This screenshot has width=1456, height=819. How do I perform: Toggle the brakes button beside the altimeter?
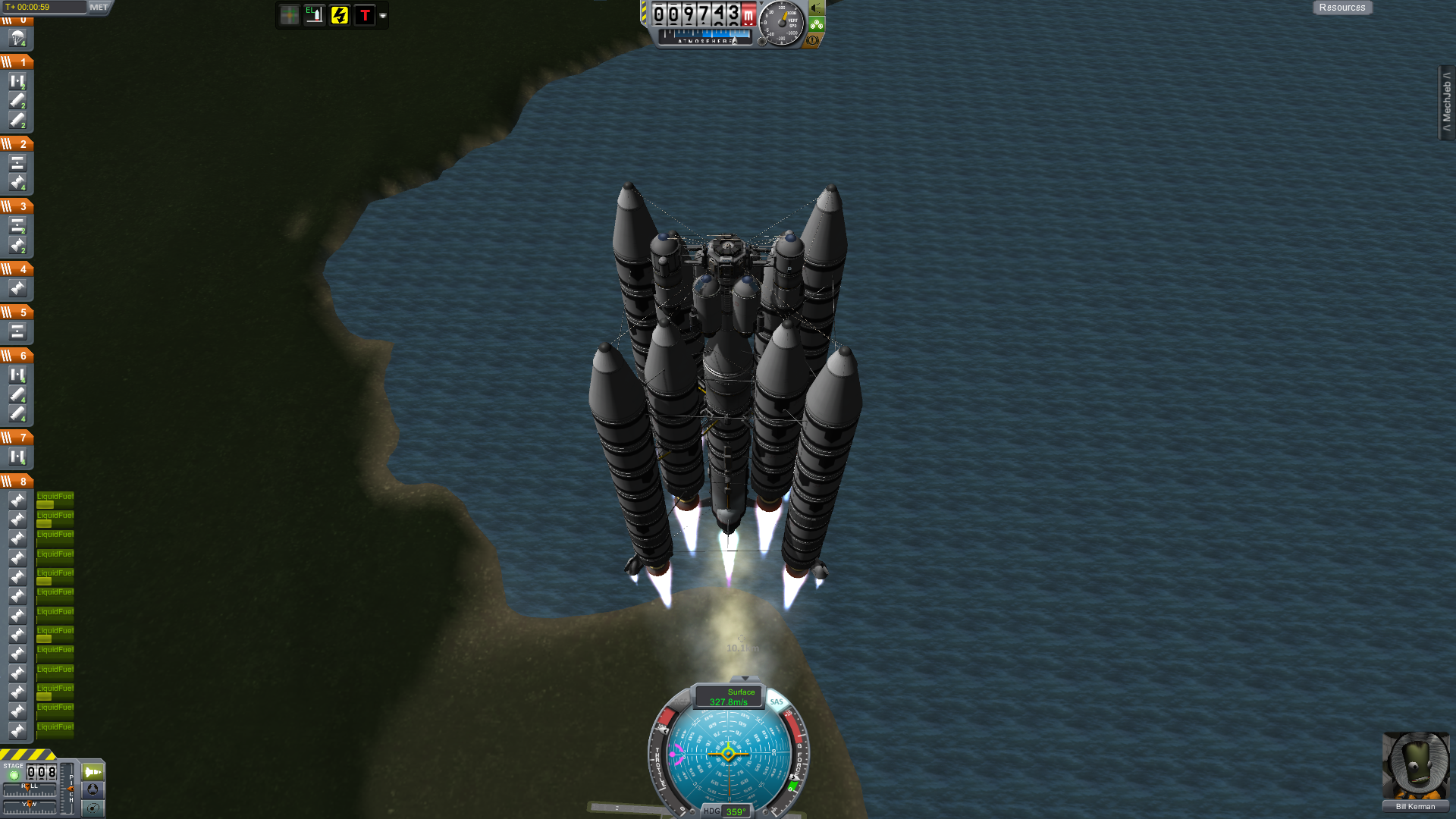pyautogui.click(x=813, y=40)
